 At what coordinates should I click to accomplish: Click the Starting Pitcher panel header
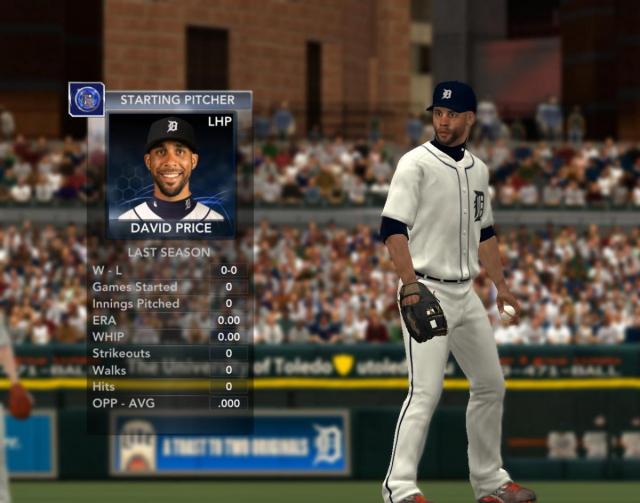coord(177,100)
